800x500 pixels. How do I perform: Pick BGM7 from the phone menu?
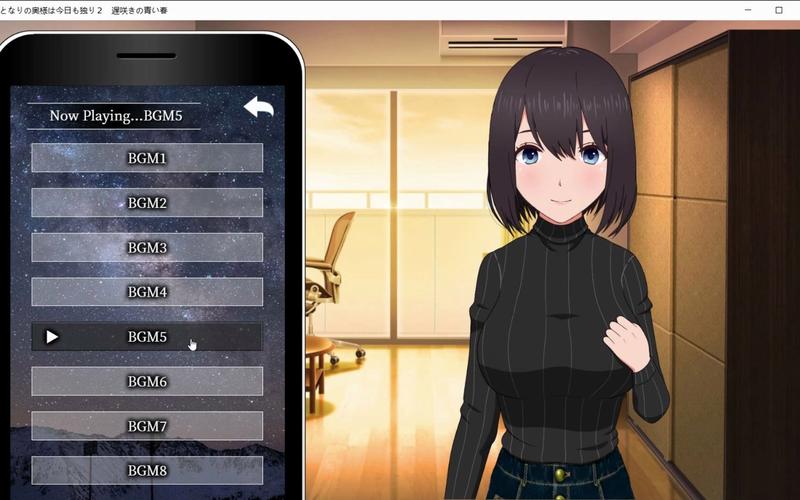147,426
